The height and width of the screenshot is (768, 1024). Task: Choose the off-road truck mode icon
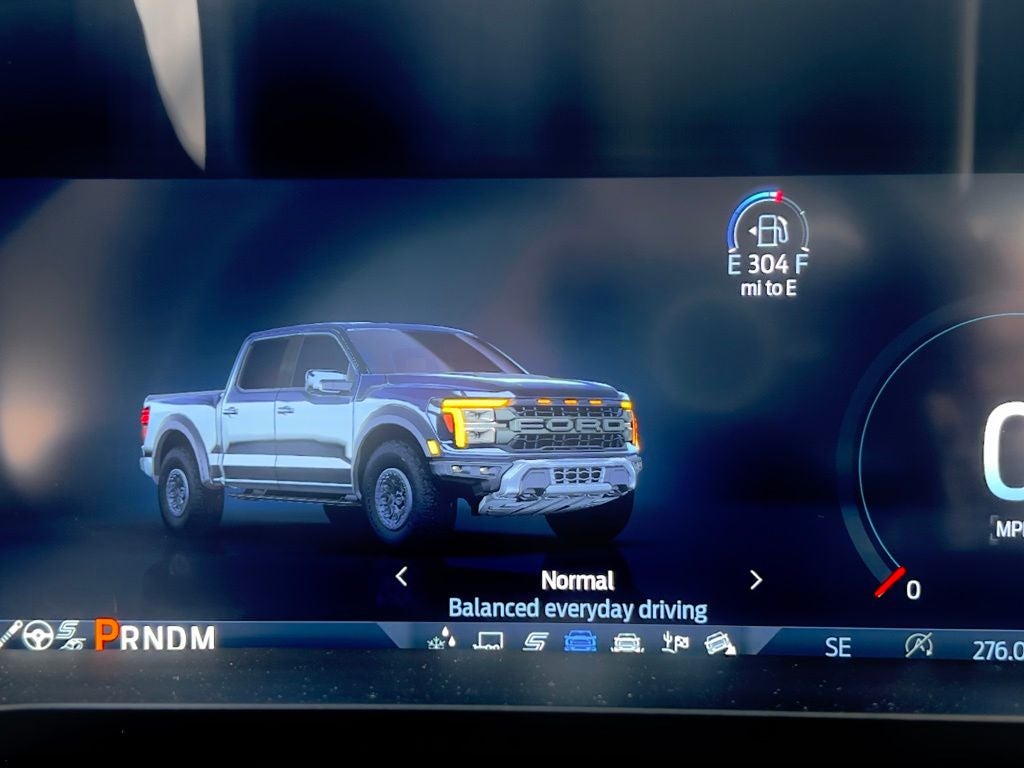627,642
